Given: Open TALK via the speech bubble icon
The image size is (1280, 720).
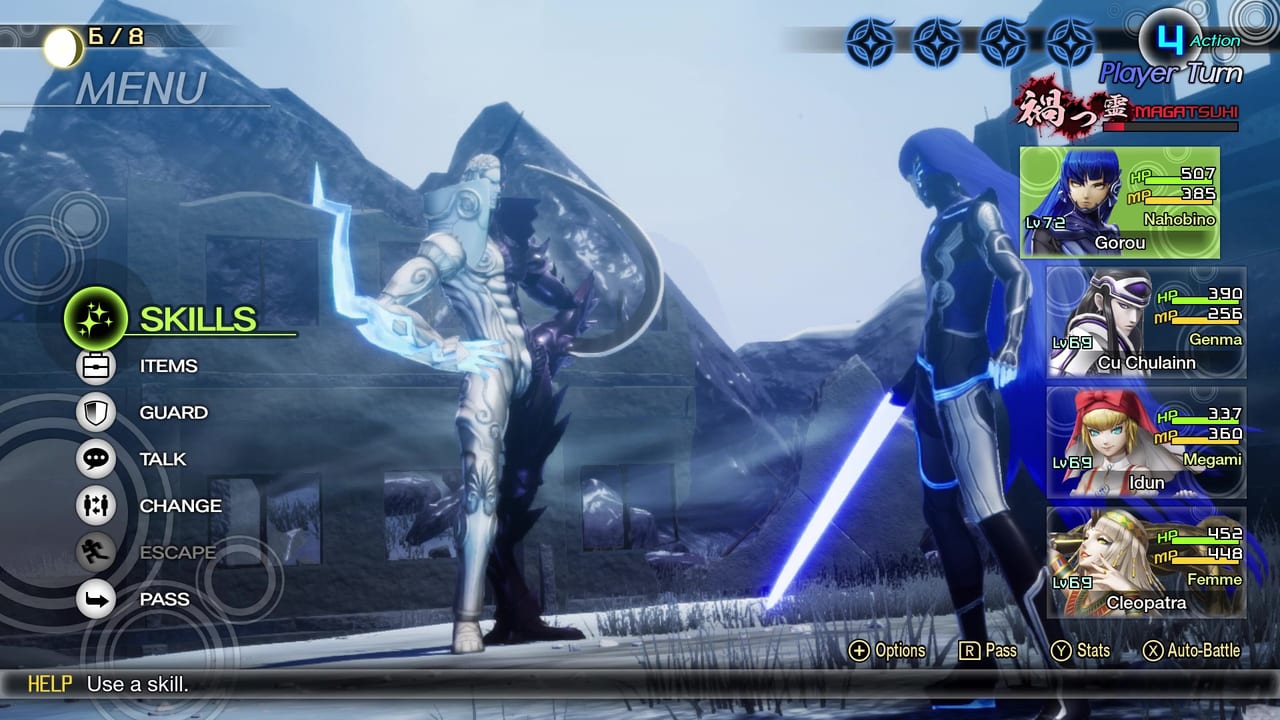Looking at the screenshot, I should pyautogui.click(x=96, y=459).
